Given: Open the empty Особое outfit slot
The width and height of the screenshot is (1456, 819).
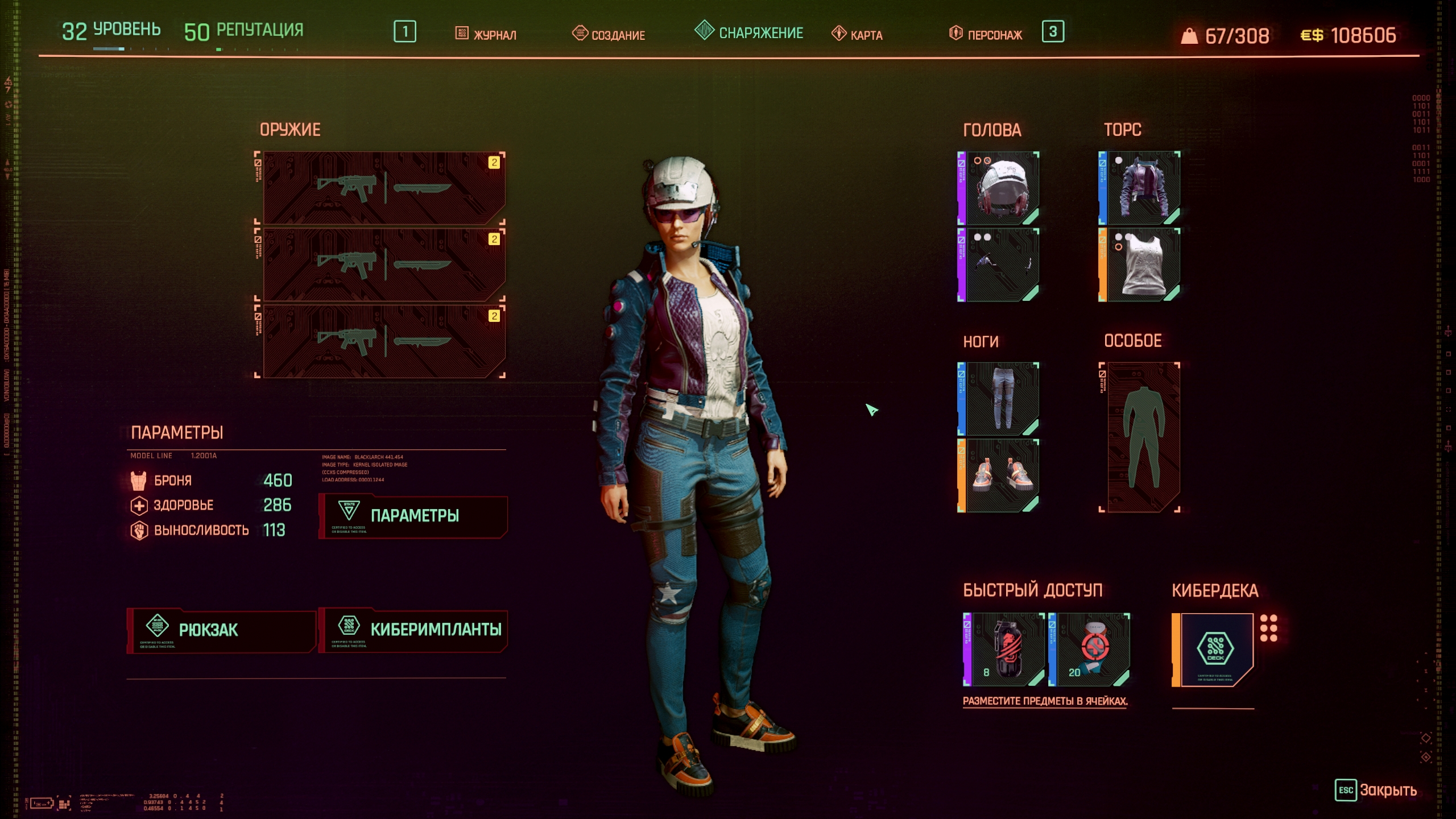Looking at the screenshot, I should coord(1140,437).
